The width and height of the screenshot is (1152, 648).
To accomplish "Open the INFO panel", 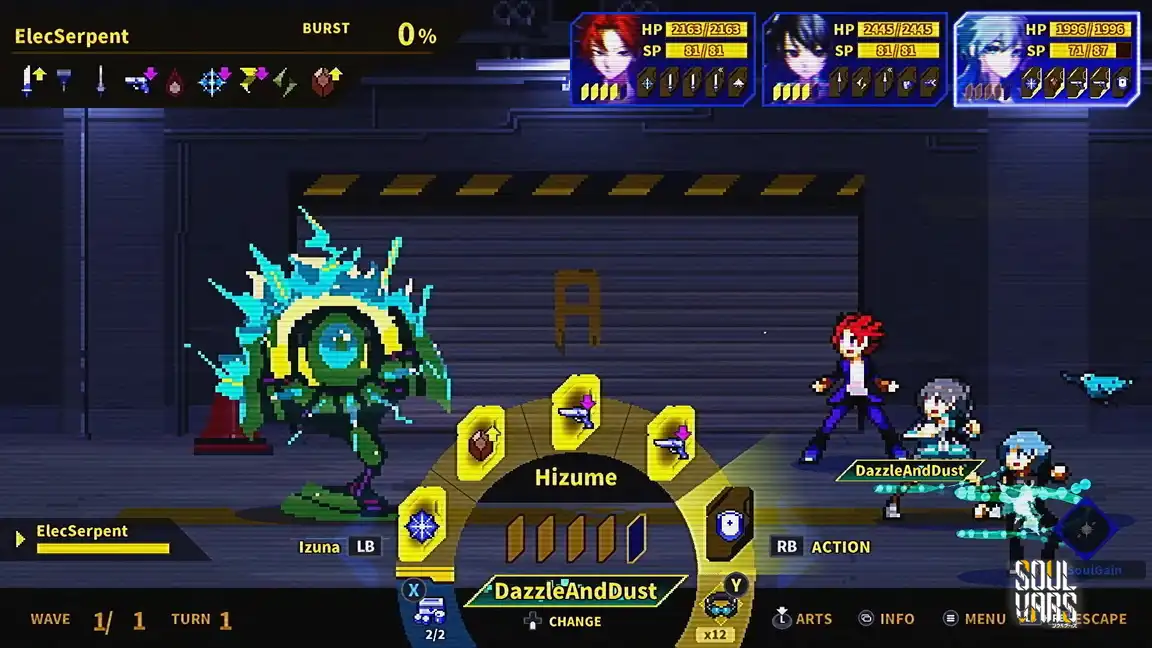I will pyautogui.click(x=886, y=619).
